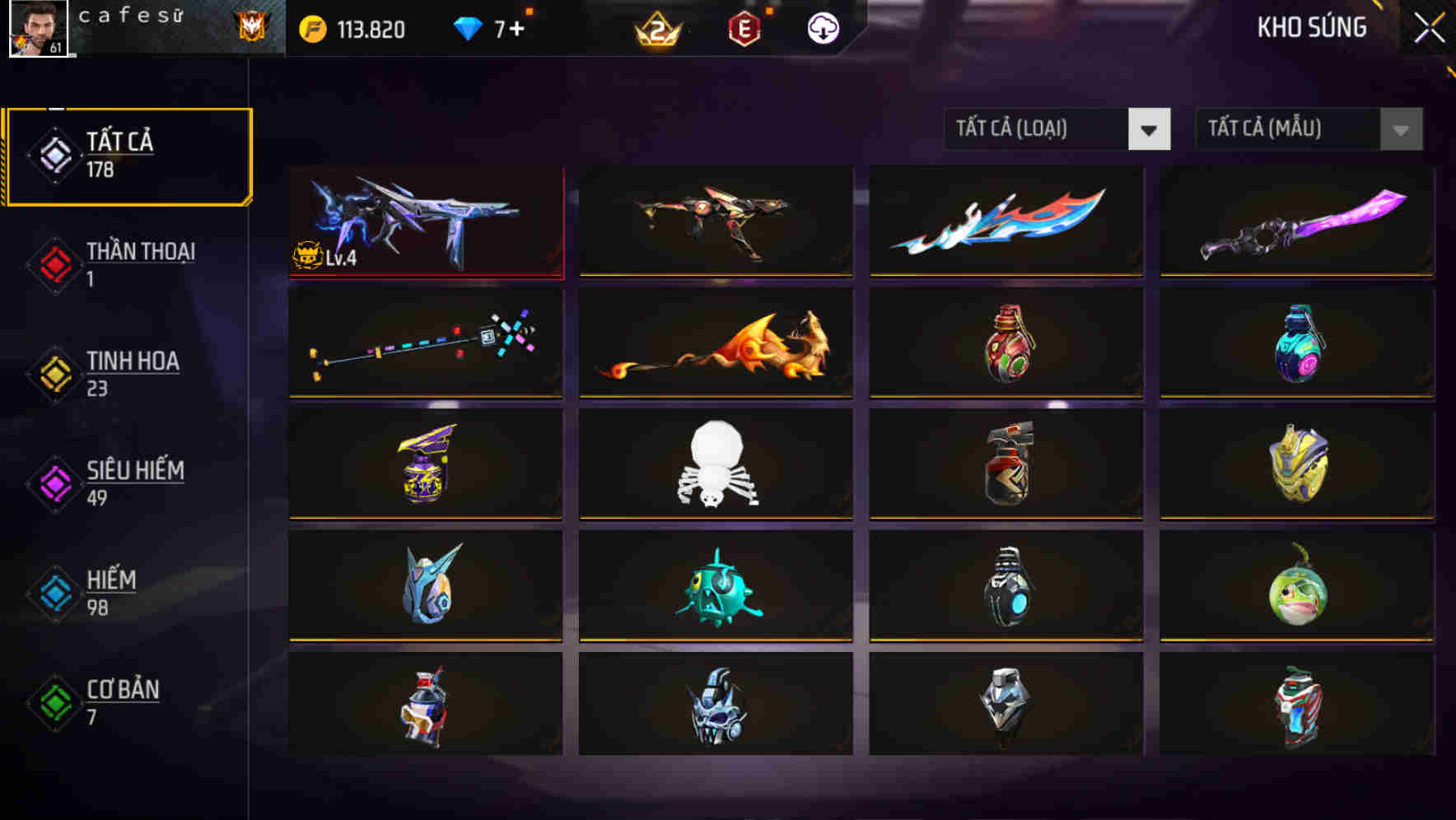Click the cafesữ player name
The height and width of the screenshot is (820, 1456).
tap(132, 16)
